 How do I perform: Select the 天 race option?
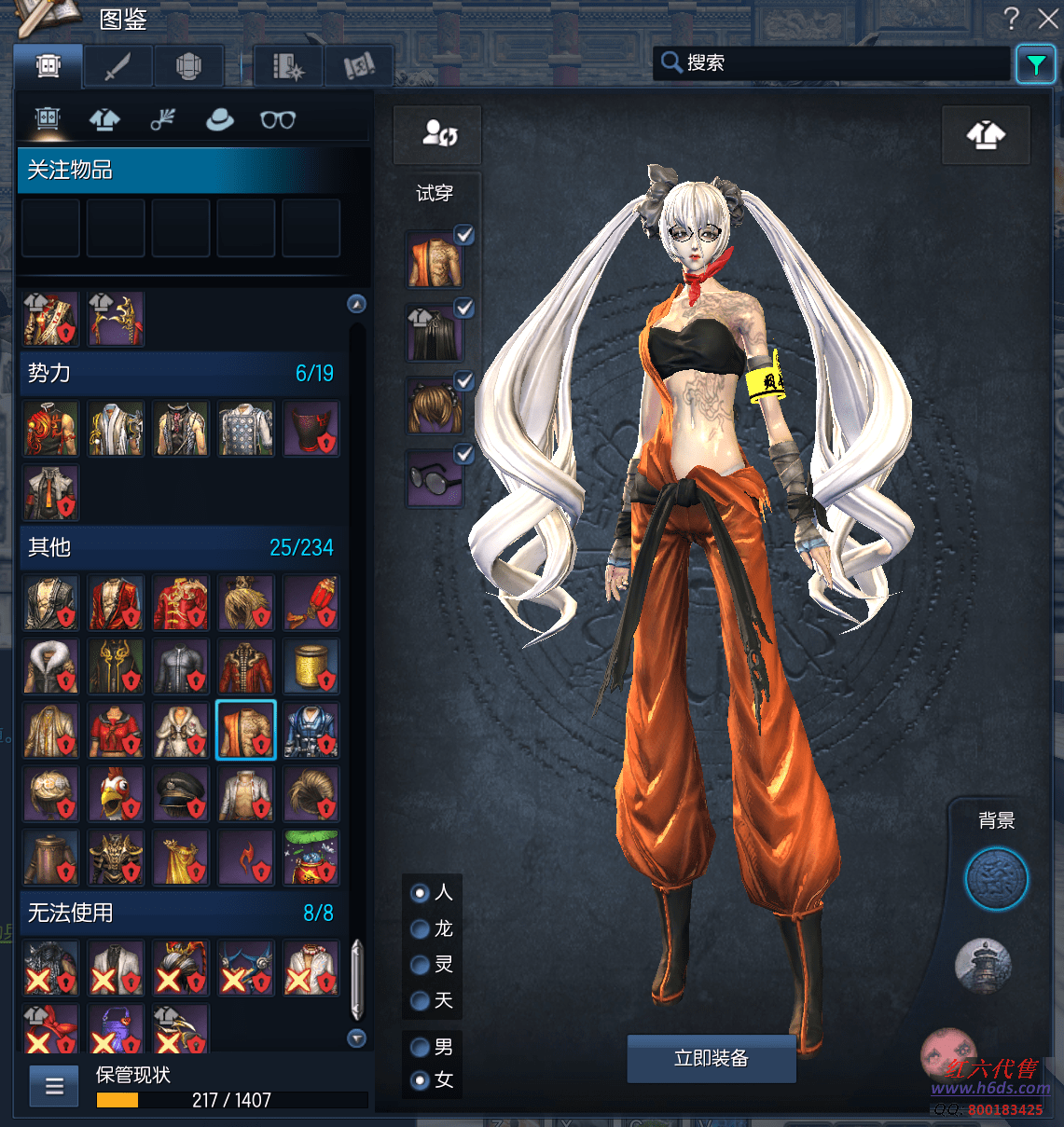[421, 1001]
